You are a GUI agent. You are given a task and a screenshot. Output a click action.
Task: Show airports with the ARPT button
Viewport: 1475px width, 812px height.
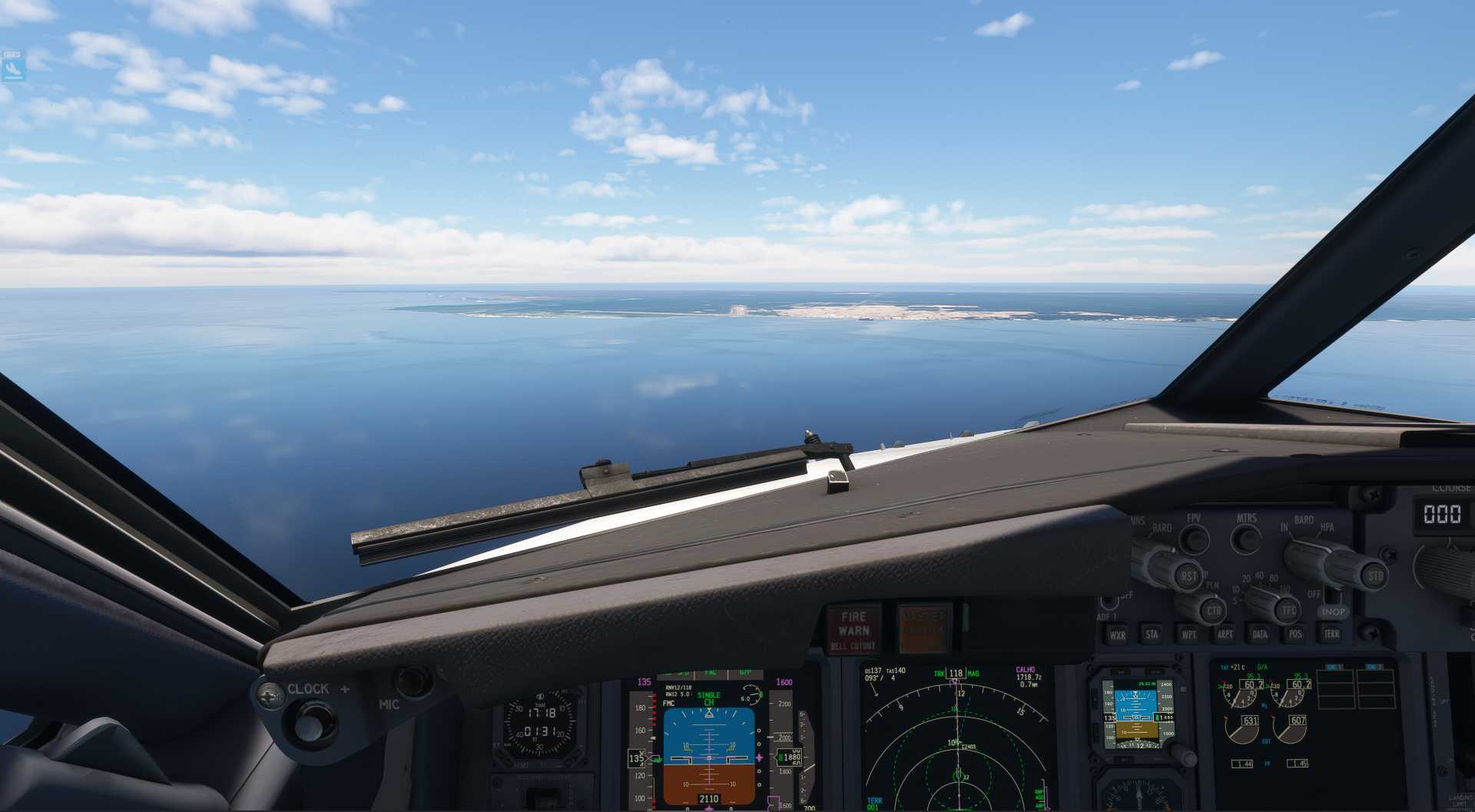click(1225, 634)
